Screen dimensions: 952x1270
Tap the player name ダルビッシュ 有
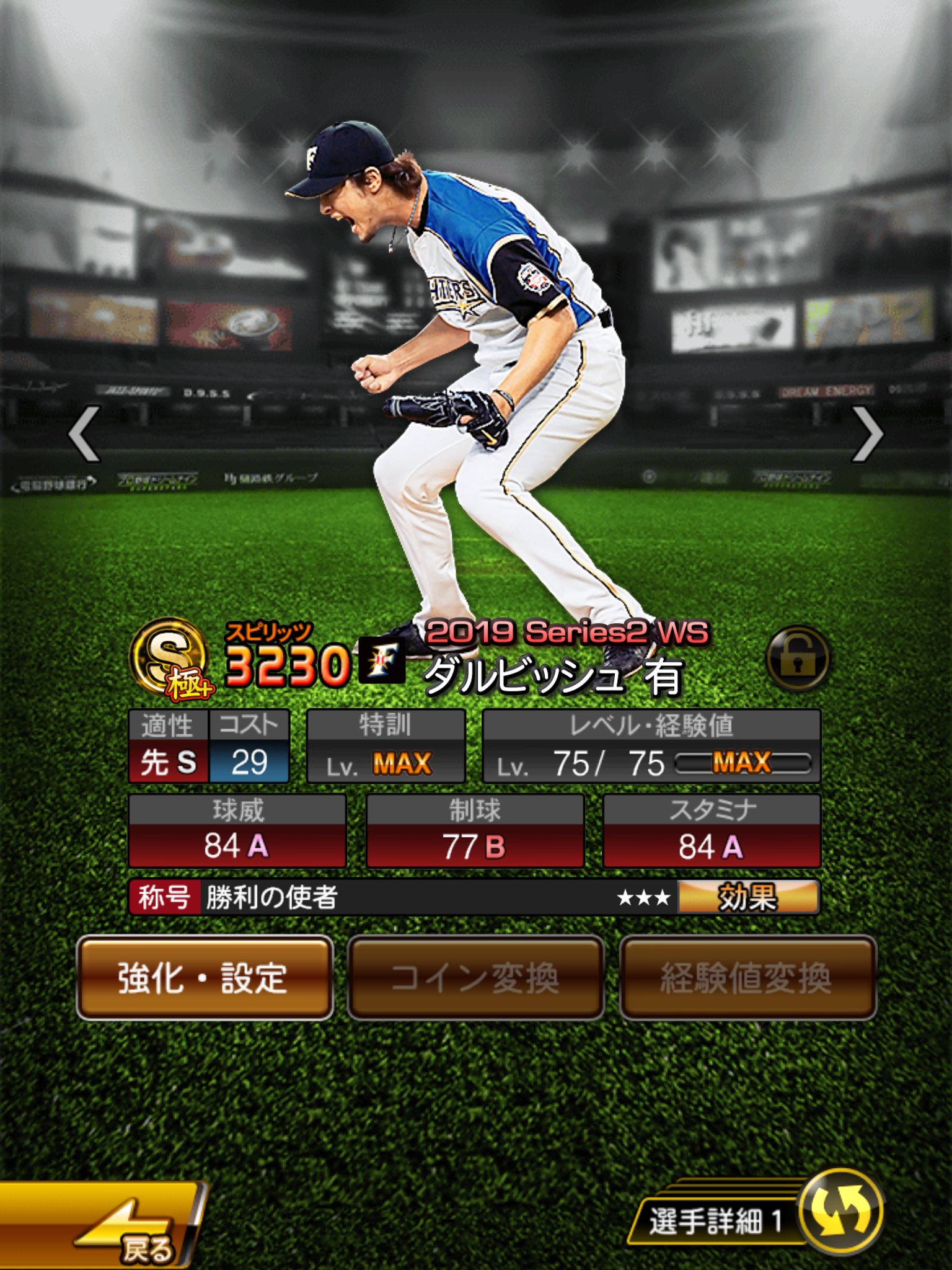point(552,681)
